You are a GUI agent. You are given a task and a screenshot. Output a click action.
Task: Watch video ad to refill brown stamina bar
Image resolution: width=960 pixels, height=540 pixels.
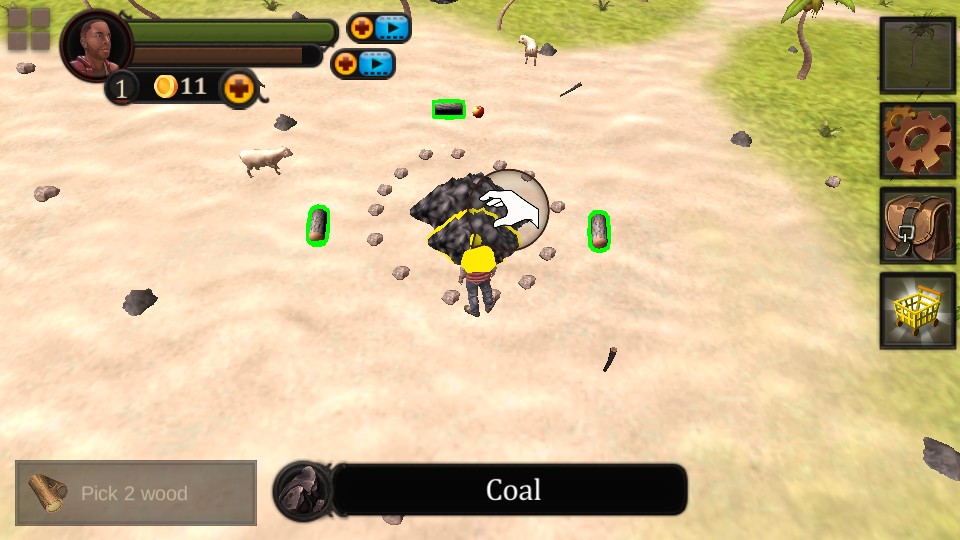click(363, 64)
